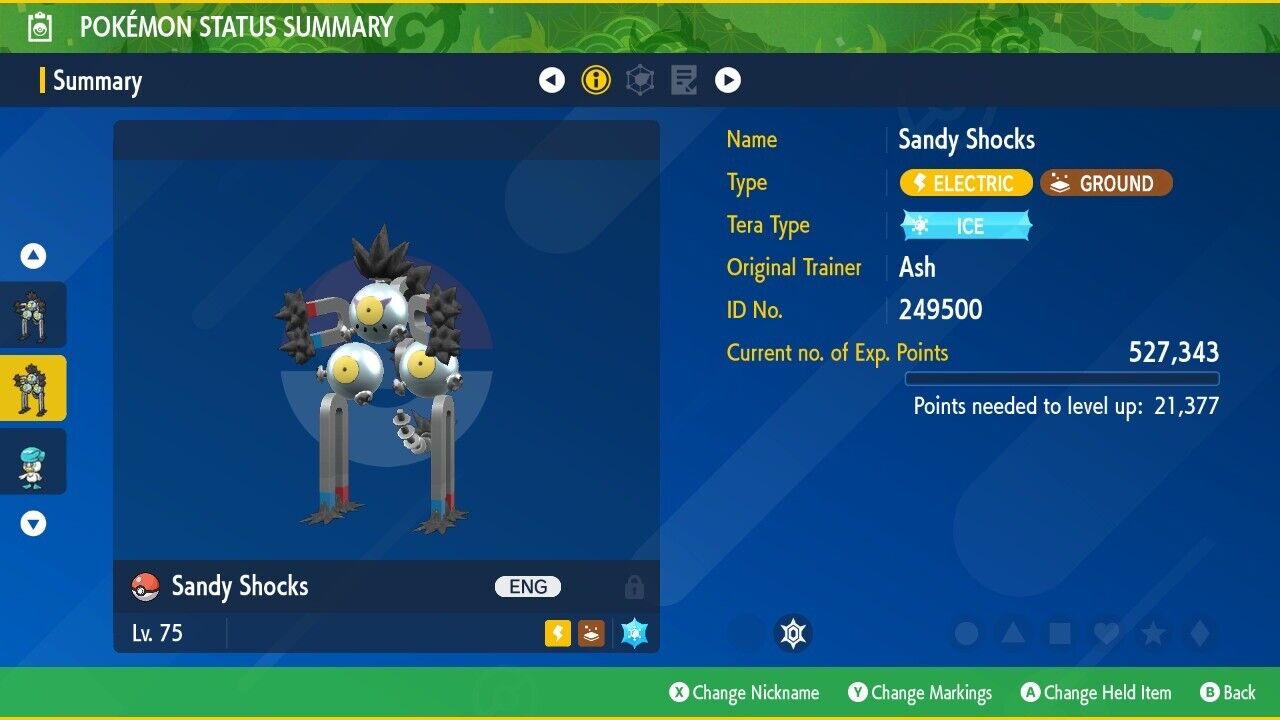The image size is (1280, 720).
Task: Select the highlighted Sandy Shocks party thumbnail
Action: (x=33, y=388)
